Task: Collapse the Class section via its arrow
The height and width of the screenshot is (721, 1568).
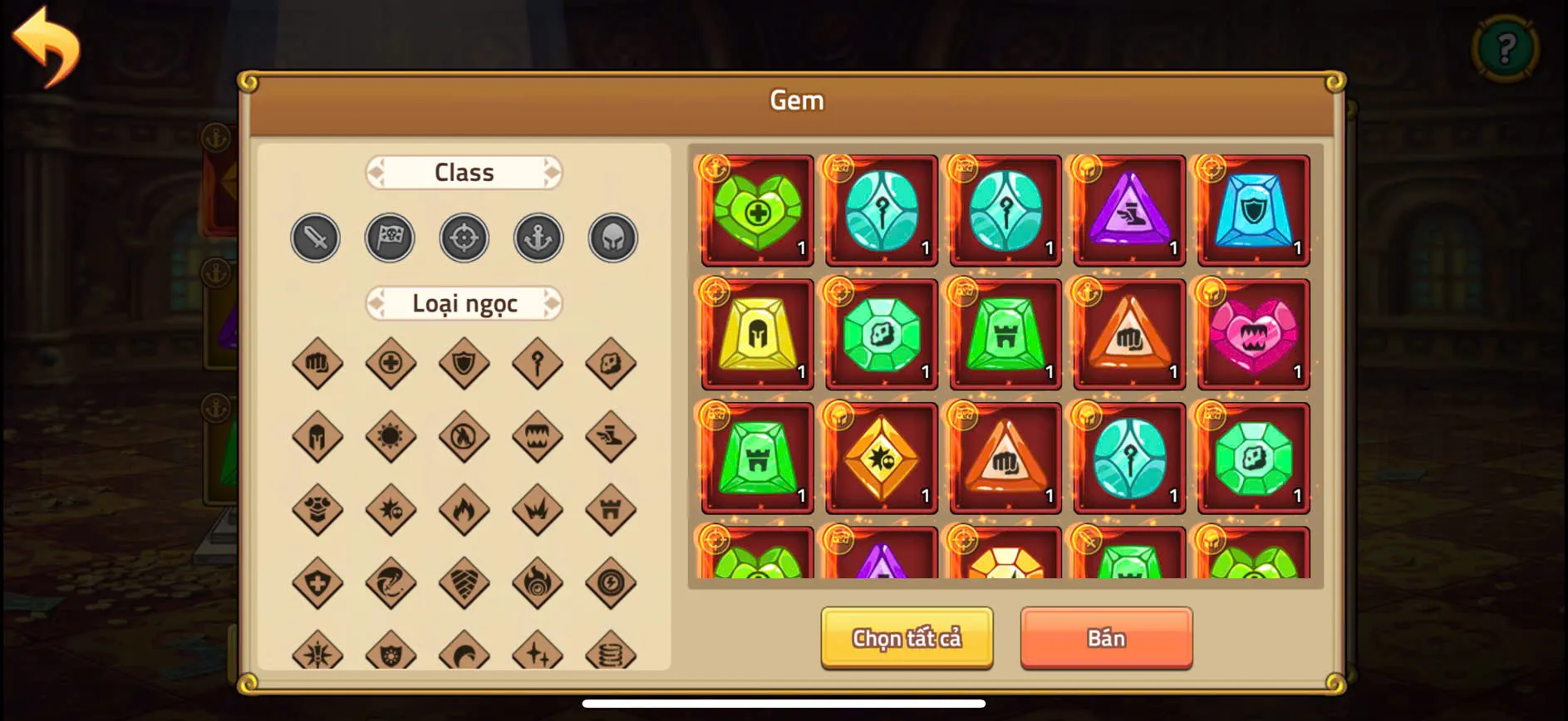Action: click(552, 172)
